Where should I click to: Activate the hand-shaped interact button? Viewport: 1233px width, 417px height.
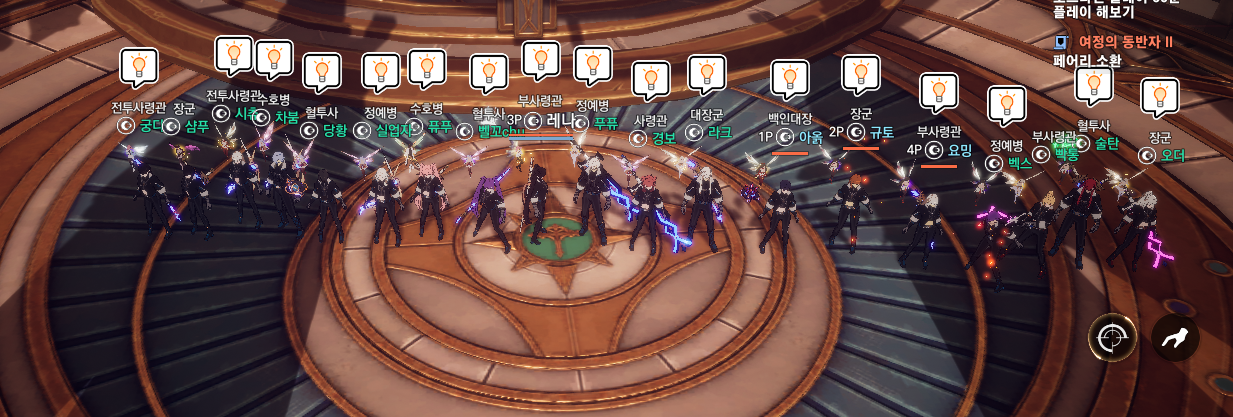[x=1175, y=338]
